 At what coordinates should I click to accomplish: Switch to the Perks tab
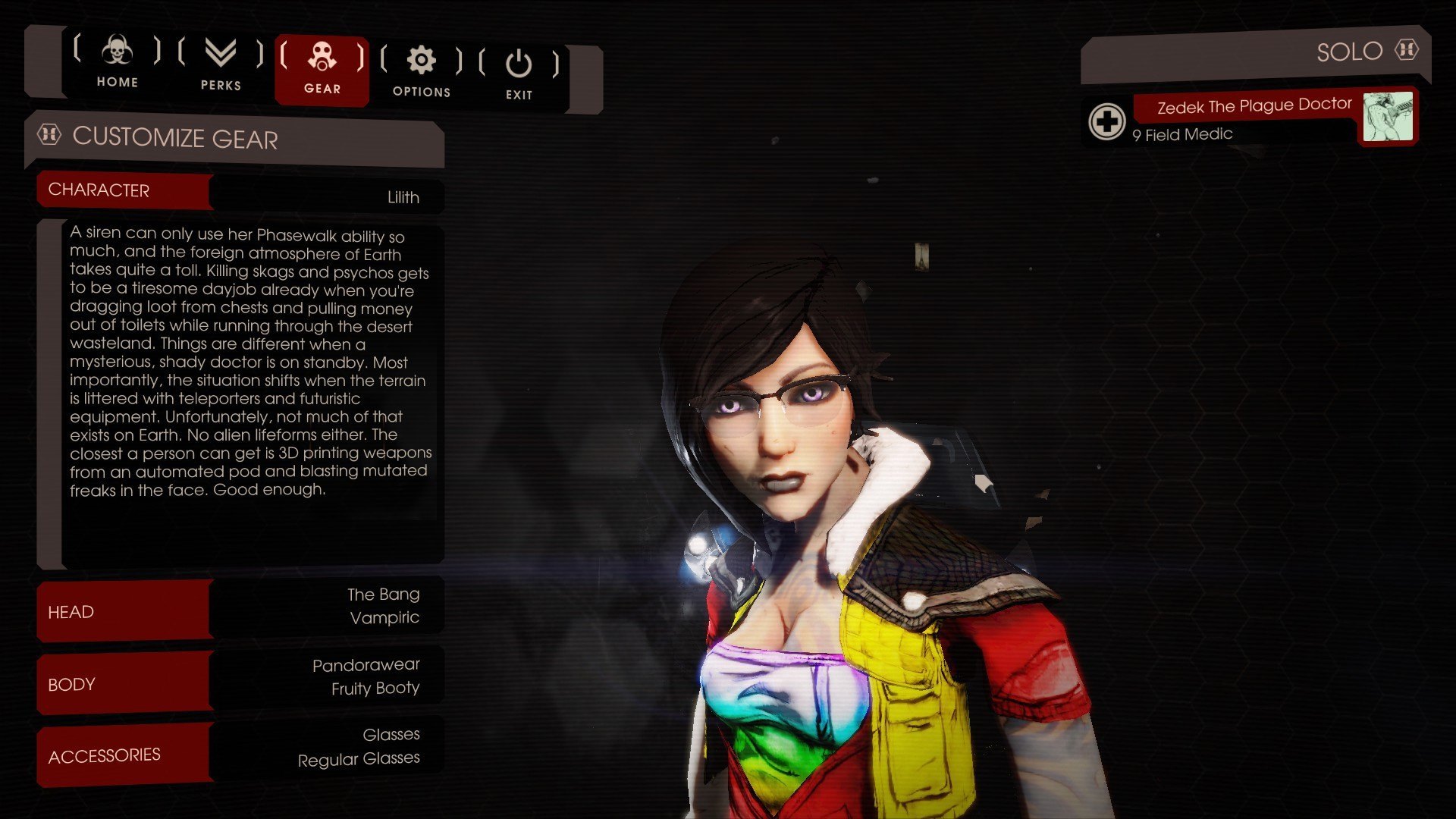coord(221,65)
